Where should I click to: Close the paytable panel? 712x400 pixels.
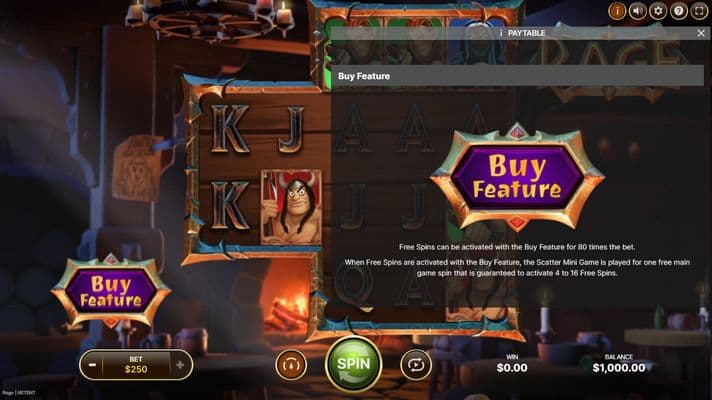coord(701,33)
